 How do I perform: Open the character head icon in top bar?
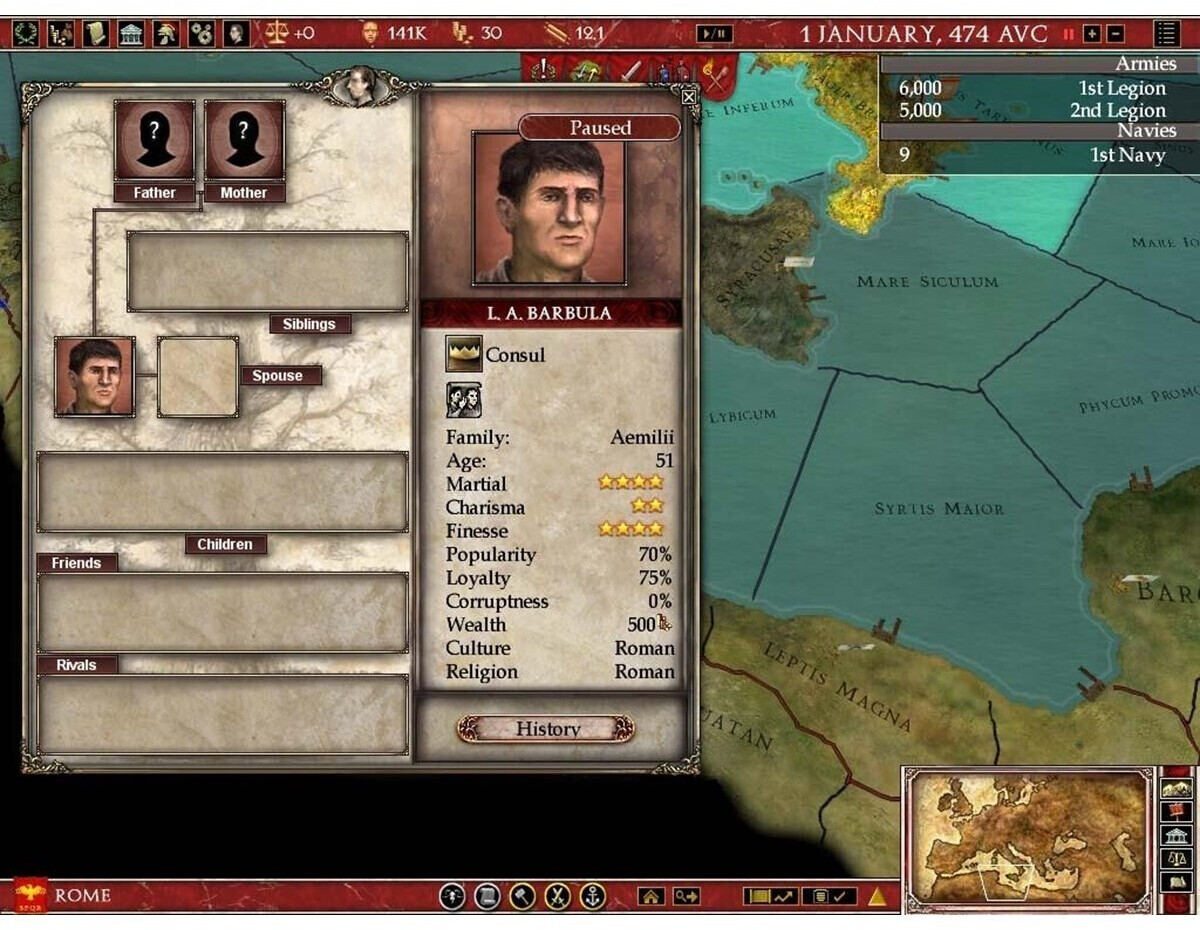tap(236, 33)
